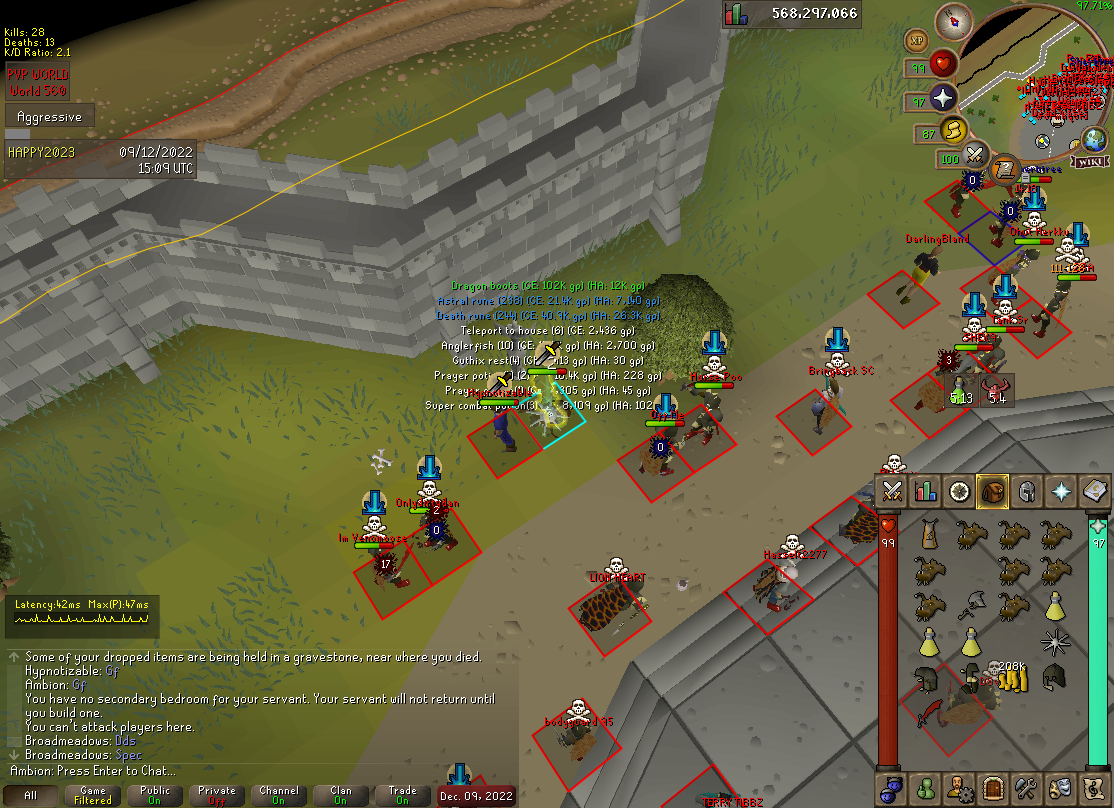Open the Emotes masks tab
Image resolution: width=1114 pixels, height=808 pixels.
(1060, 788)
